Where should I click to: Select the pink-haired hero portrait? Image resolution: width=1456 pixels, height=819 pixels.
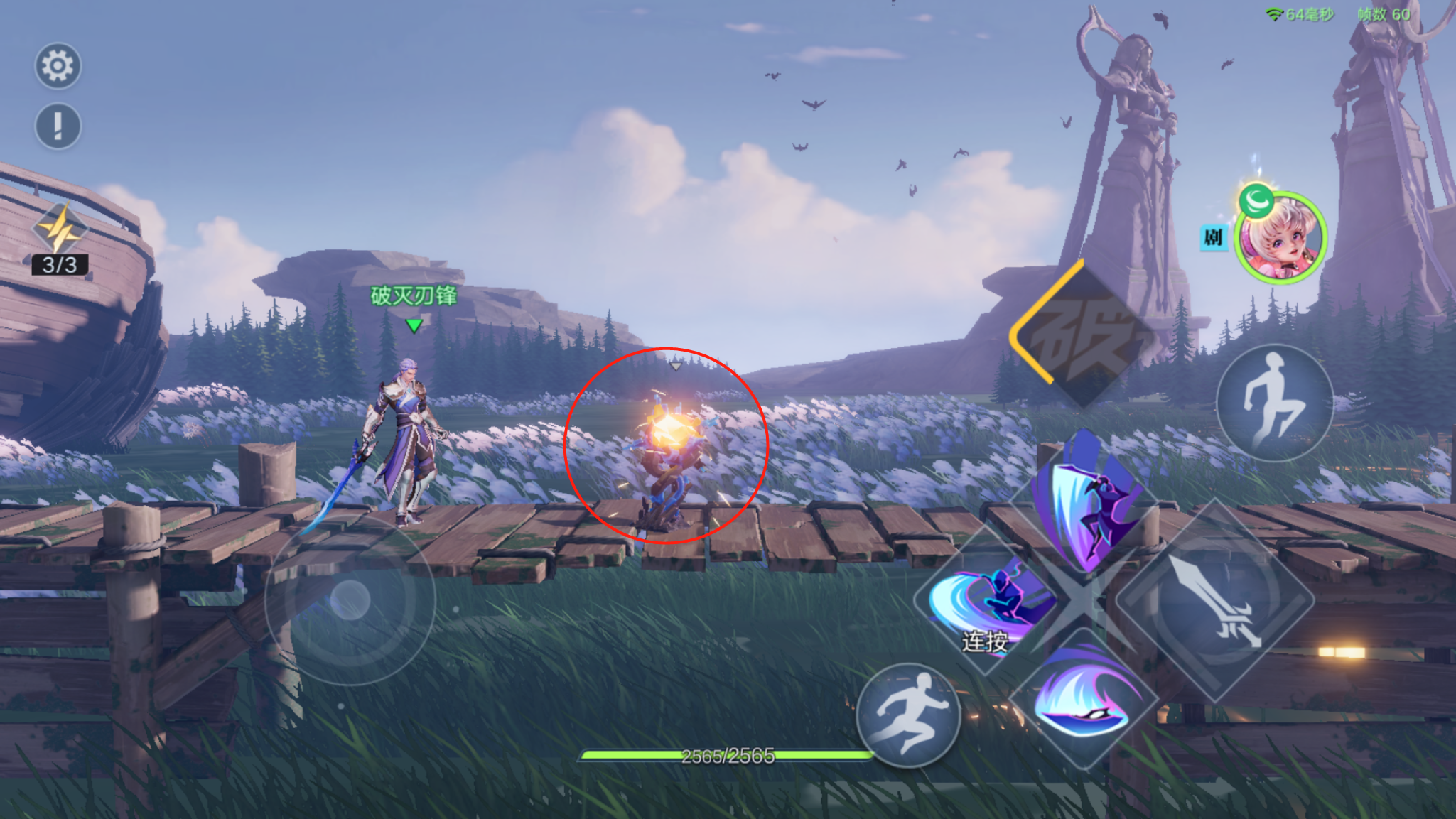[x=1280, y=239]
